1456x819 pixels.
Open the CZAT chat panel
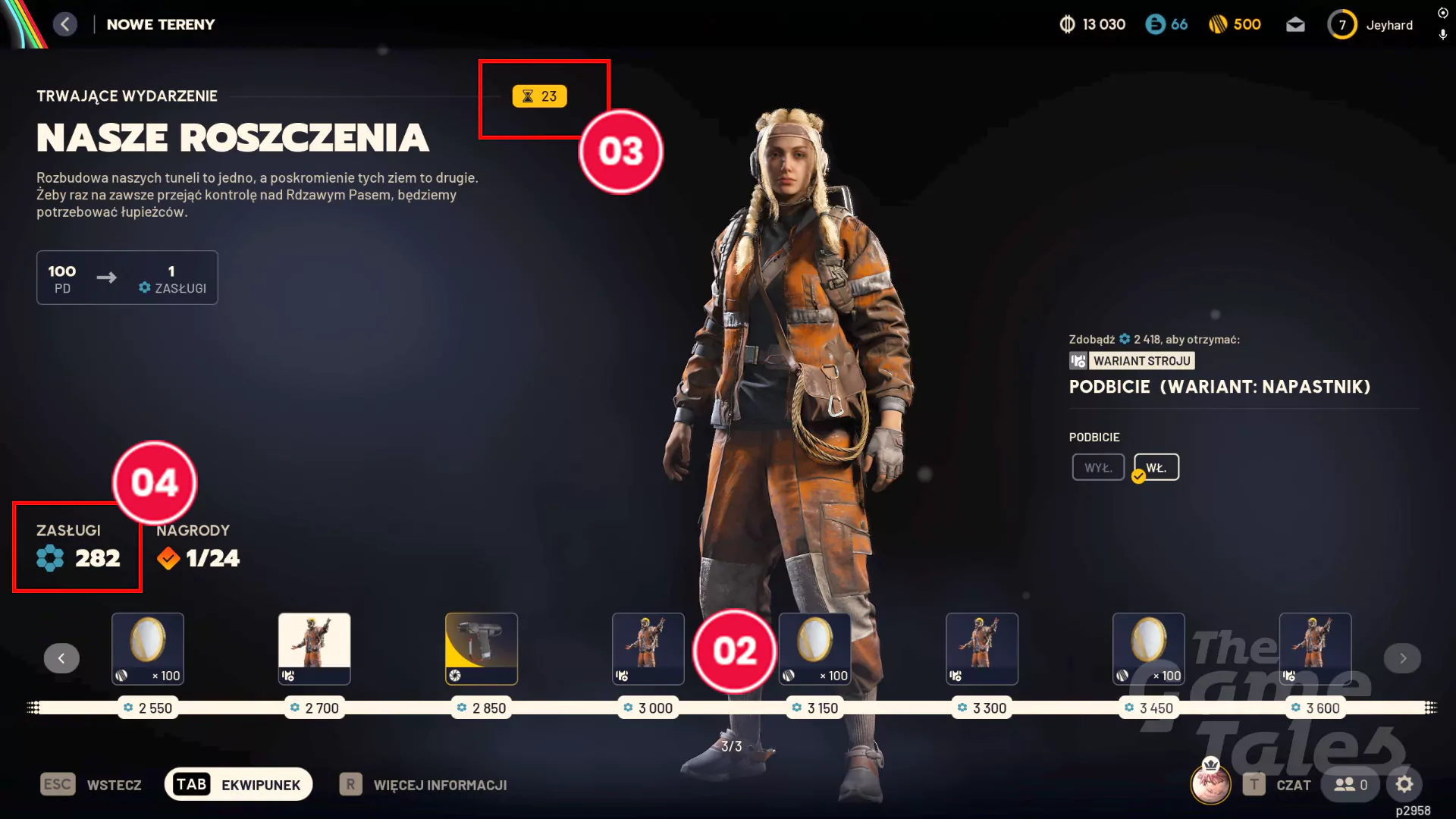[x=1294, y=785]
